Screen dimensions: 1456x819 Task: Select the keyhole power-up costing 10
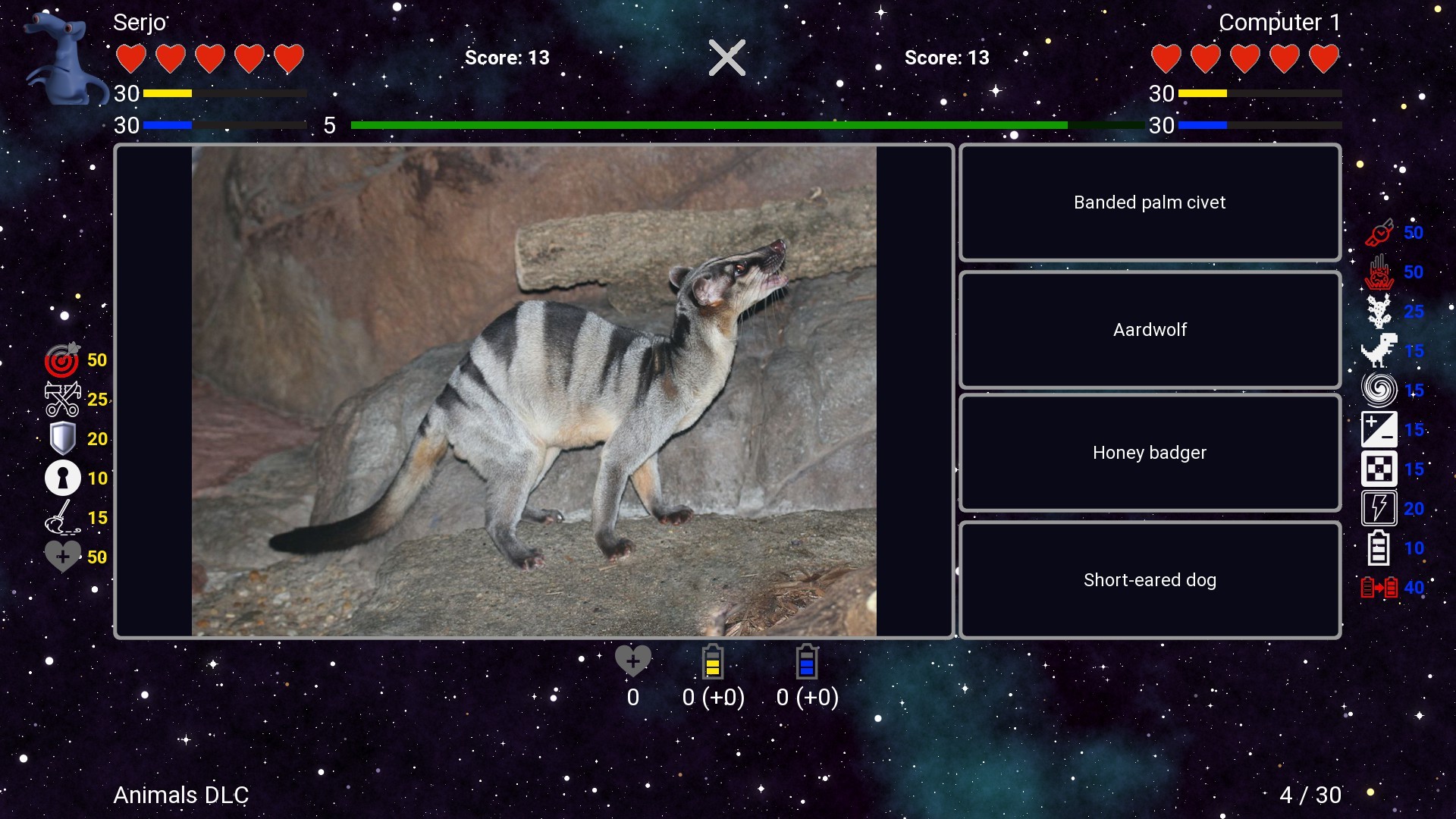[x=62, y=478]
